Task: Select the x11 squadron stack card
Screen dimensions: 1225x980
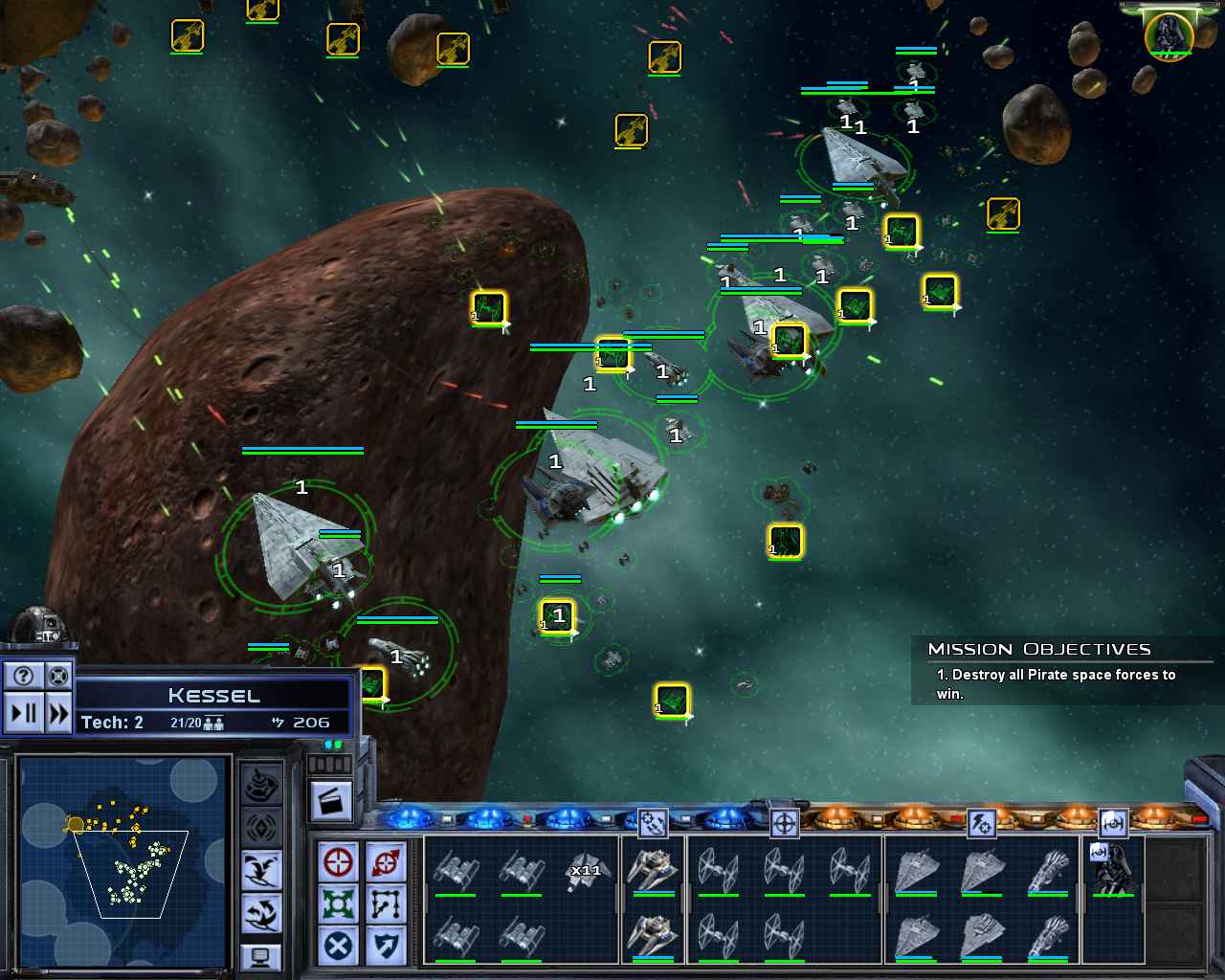Action: pyautogui.click(x=584, y=870)
